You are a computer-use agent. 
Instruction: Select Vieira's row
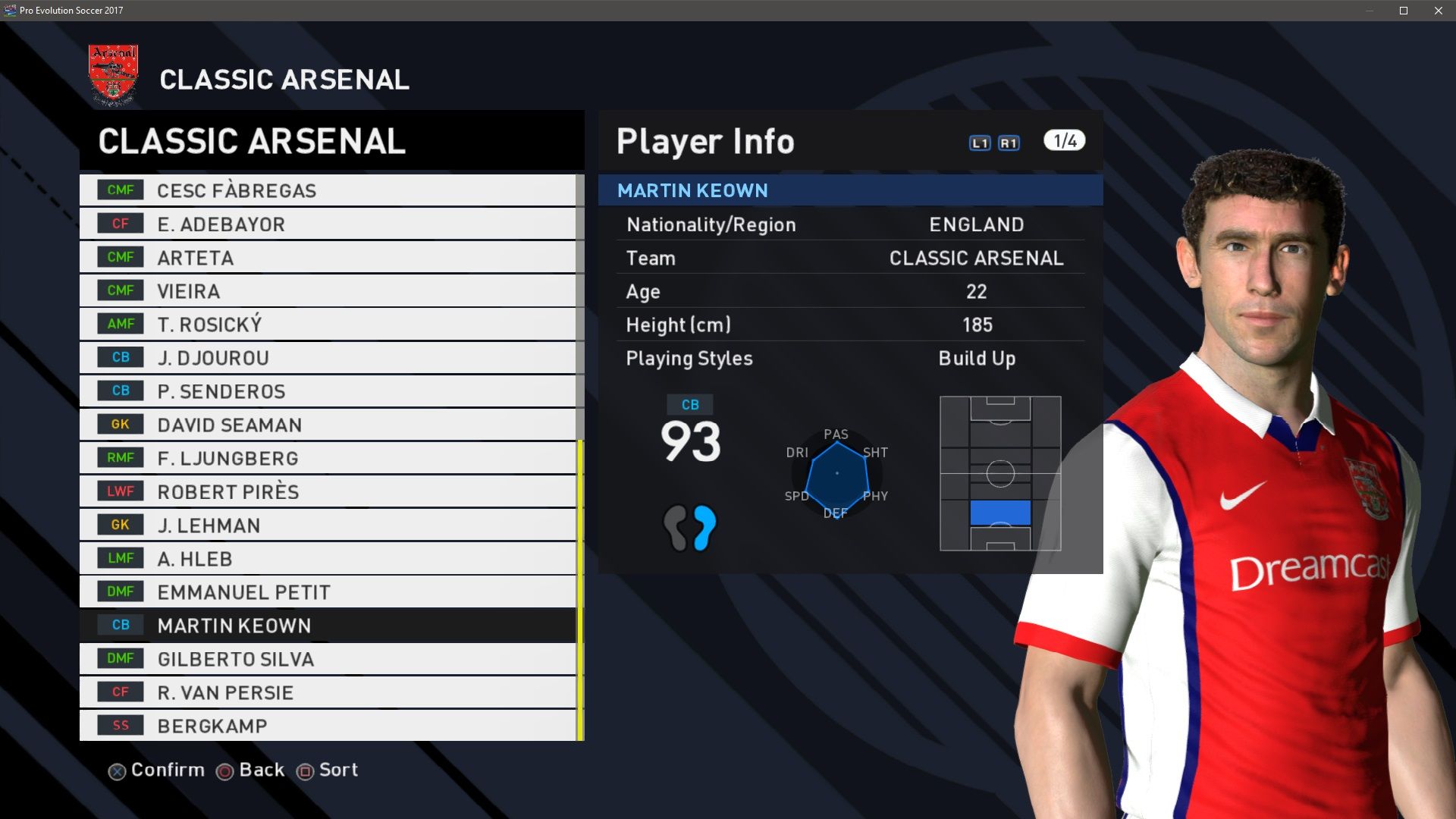click(328, 291)
